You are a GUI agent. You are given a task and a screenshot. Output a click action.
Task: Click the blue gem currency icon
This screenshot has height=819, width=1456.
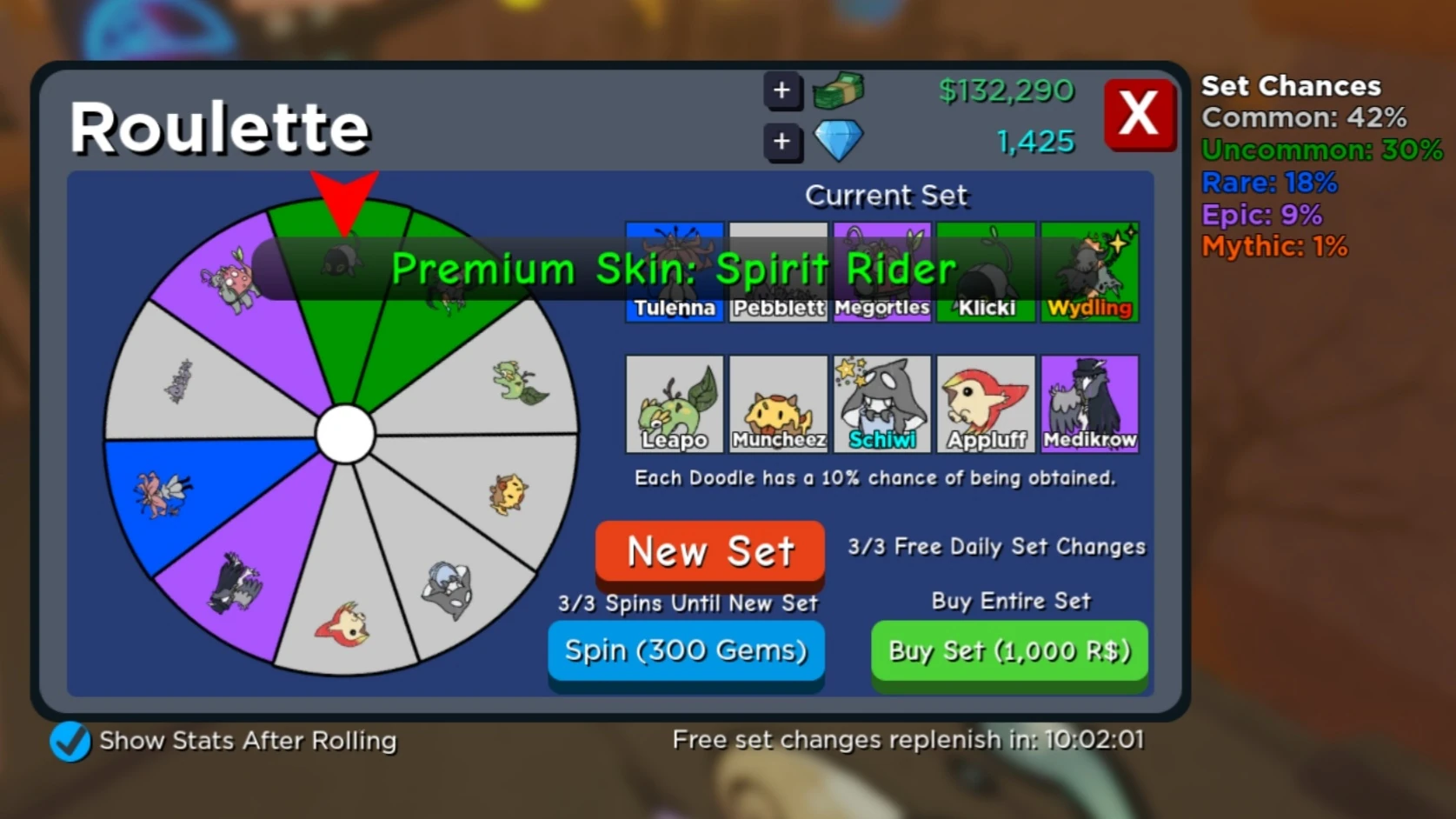(836, 139)
